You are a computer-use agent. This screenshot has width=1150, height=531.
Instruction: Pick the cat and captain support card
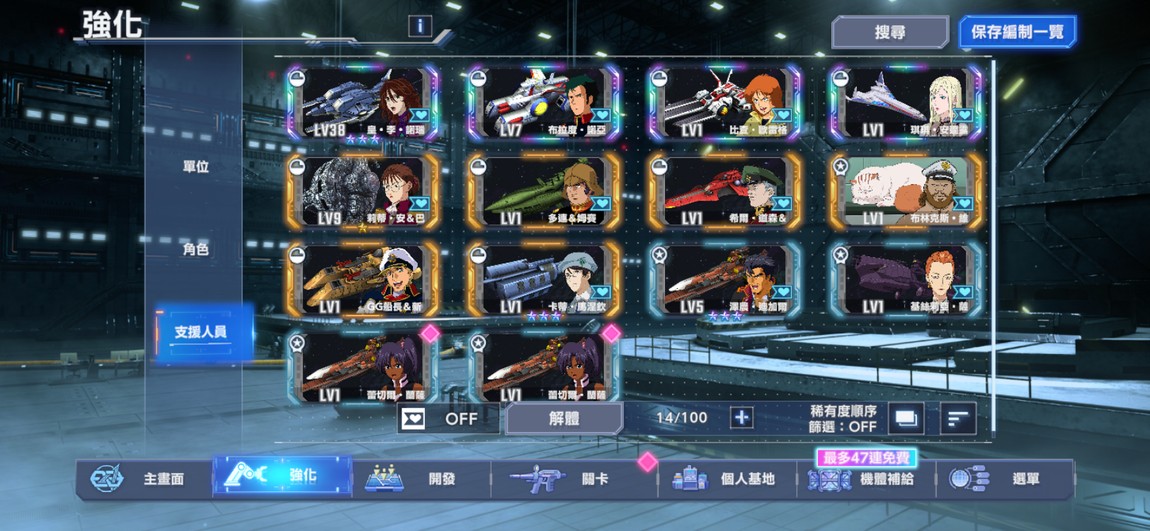[x=906, y=191]
